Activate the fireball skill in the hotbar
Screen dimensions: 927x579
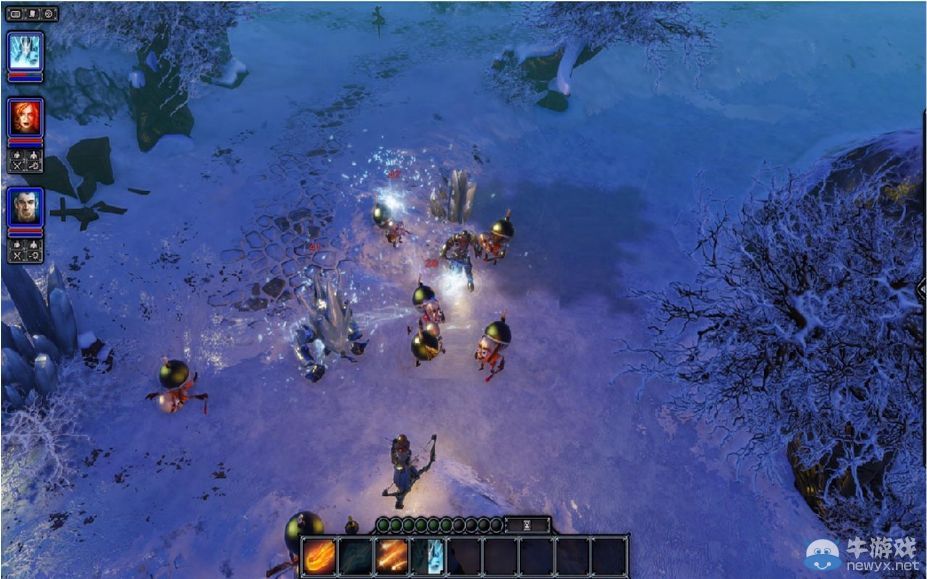pos(320,555)
